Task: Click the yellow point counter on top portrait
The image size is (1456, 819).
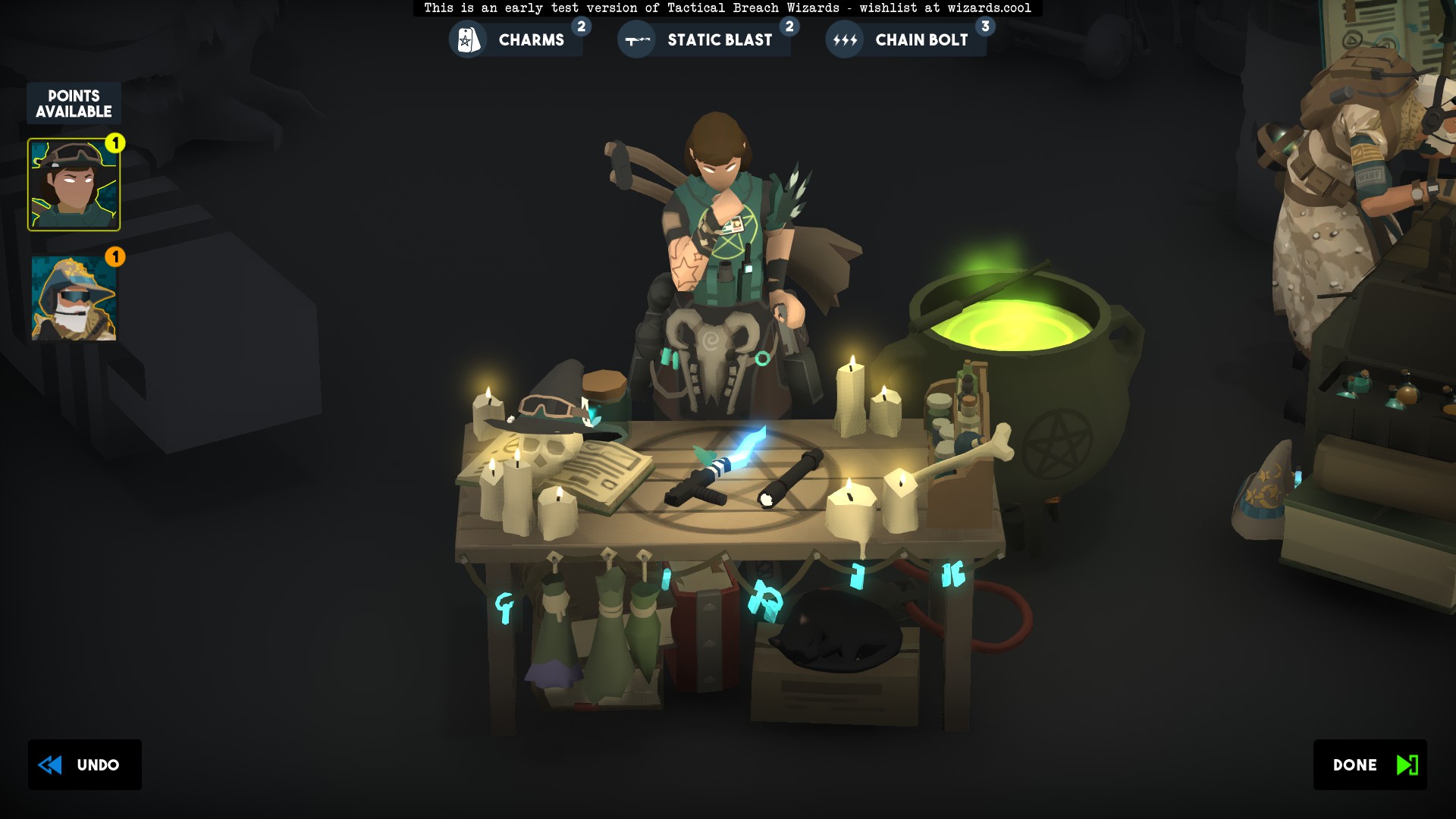Action: coord(115,143)
